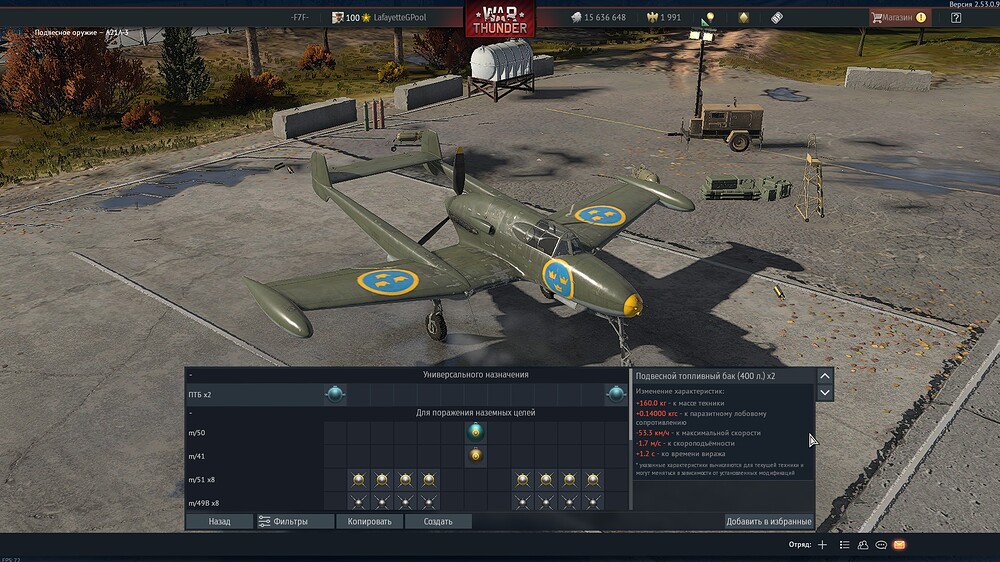This screenshot has width=1000, height=562.
Task: Select the m/41 yellow bomb slot
Action: 476,456
